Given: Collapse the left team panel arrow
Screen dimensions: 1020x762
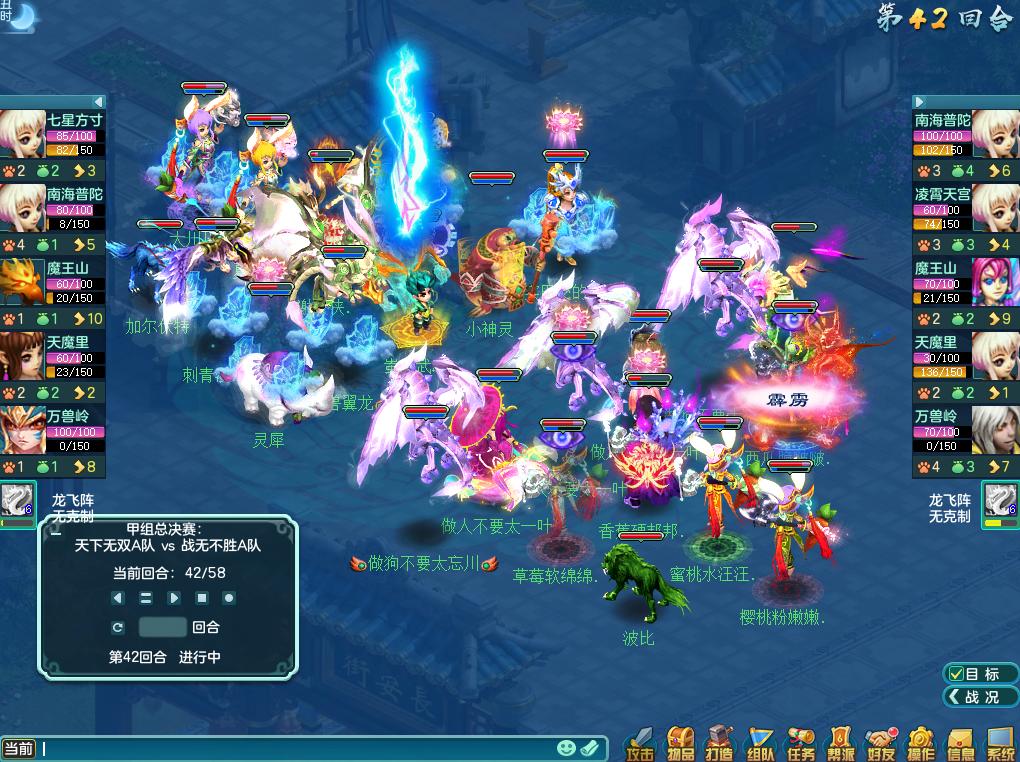Looking at the screenshot, I should coord(98,101).
